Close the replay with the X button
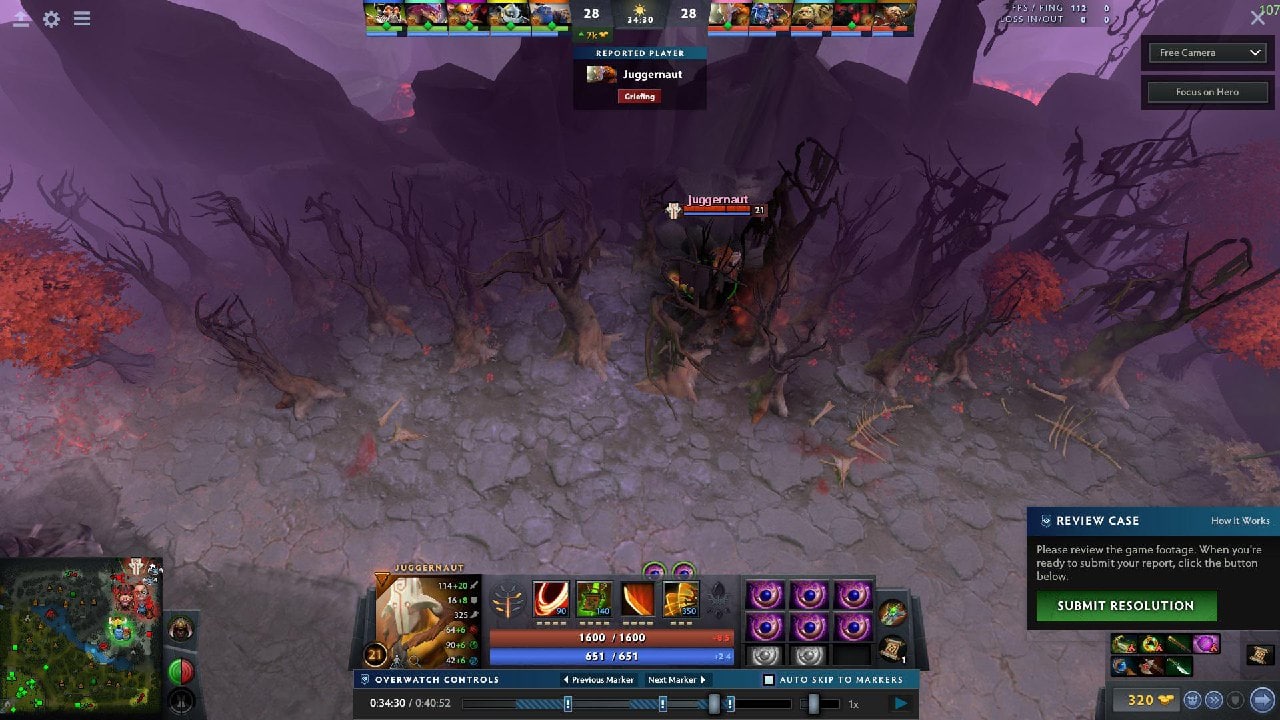The image size is (1280, 720). point(1258,18)
